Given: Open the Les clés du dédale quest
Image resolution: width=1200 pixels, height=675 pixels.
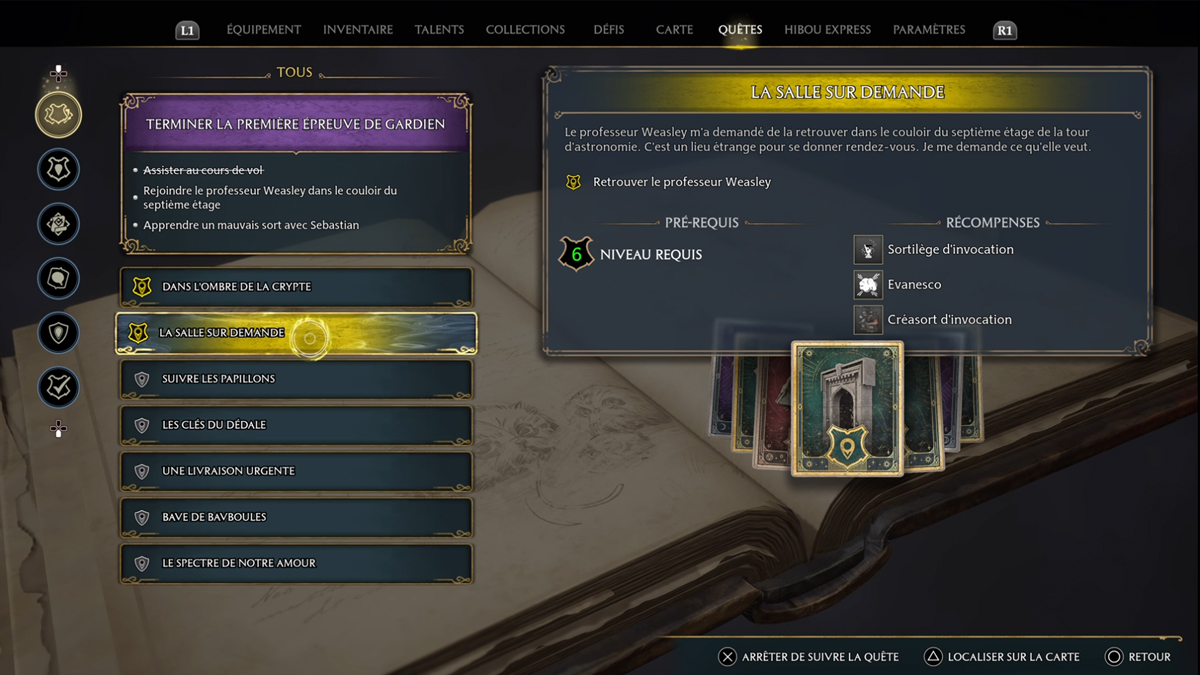Looking at the screenshot, I should (x=297, y=425).
